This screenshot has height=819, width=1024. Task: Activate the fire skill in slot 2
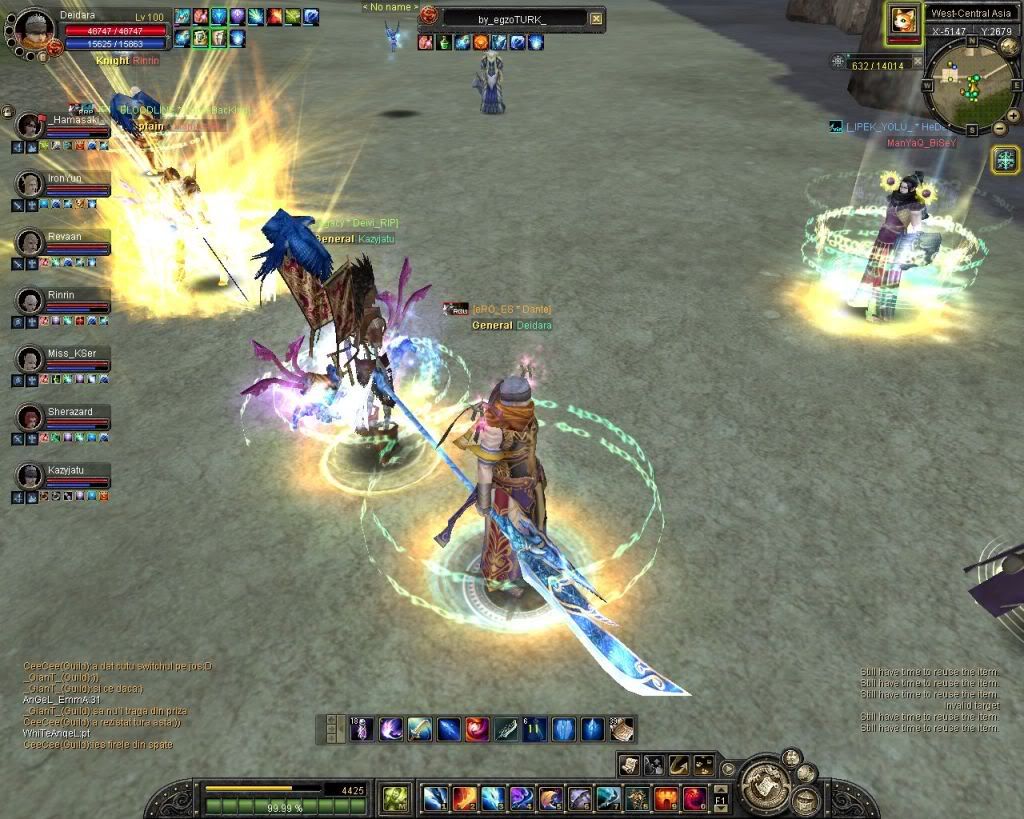[x=464, y=798]
